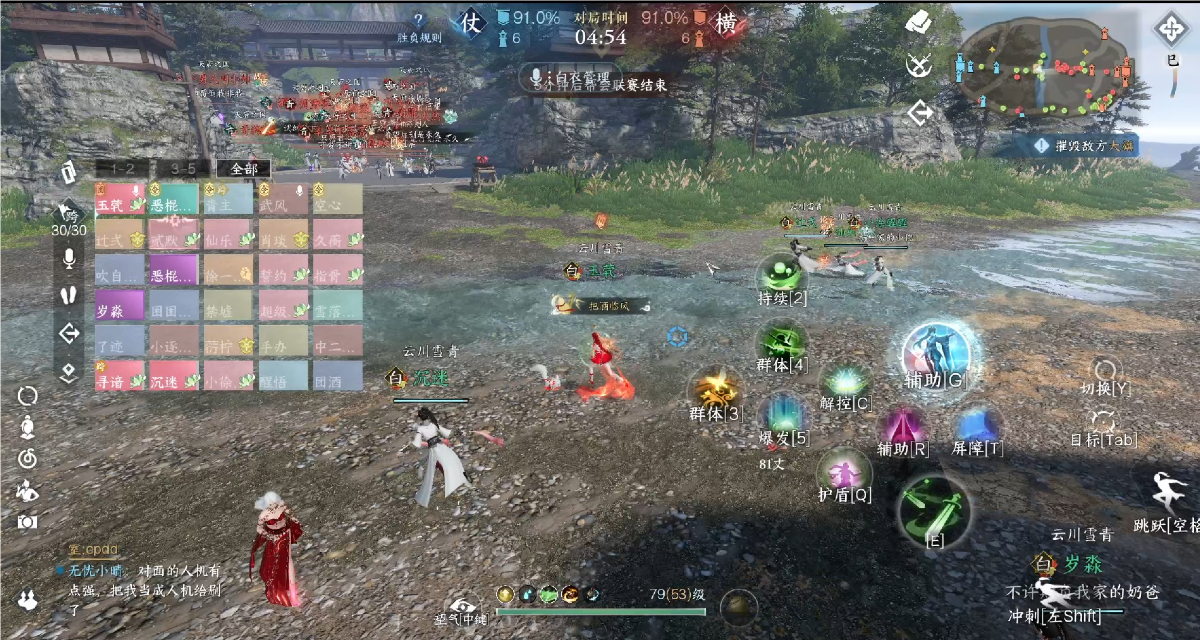
Task: Activate the 持续[2] green skill
Action: point(782,275)
